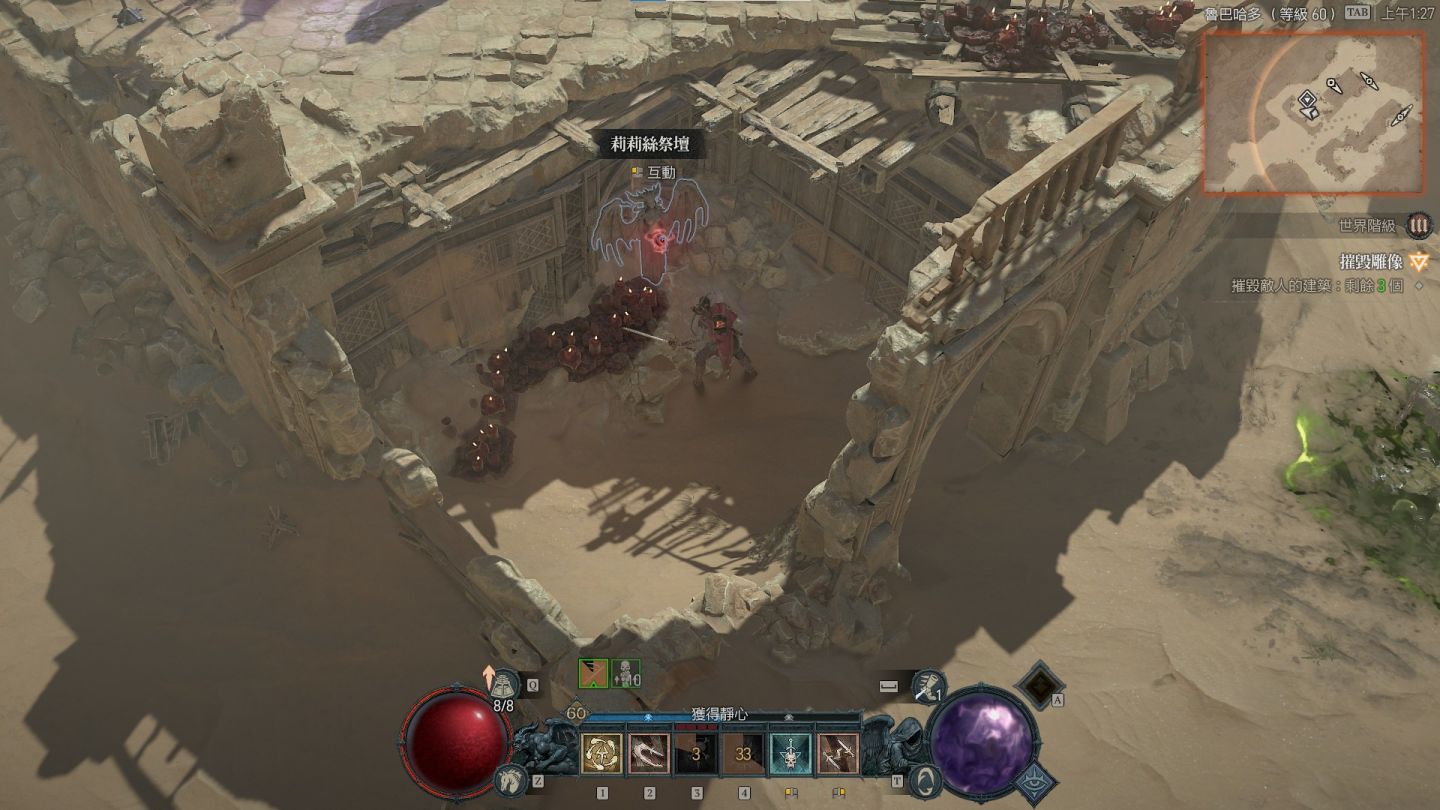The width and height of the screenshot is (1440, 810).
Task: Use the healing potion icon
Action: point(506,684)
